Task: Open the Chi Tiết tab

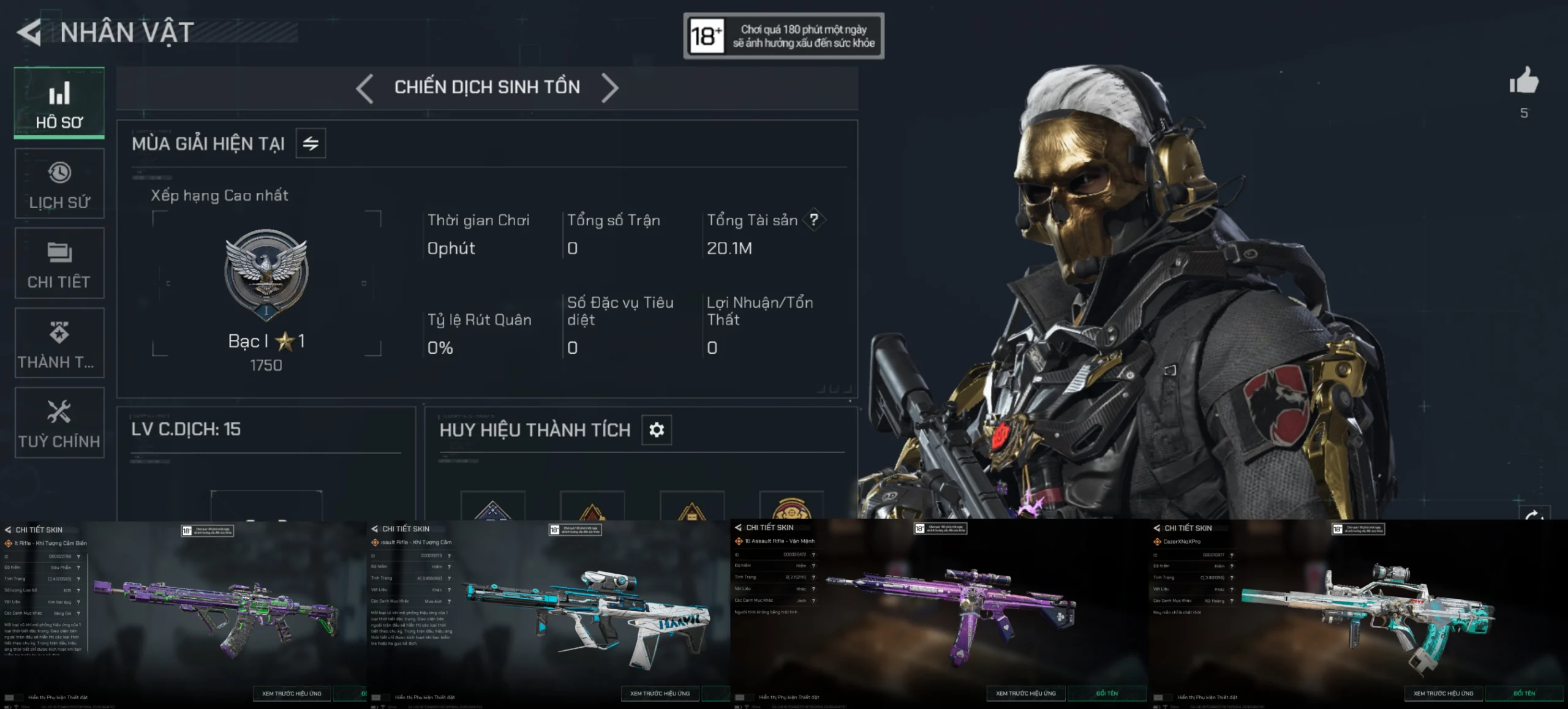Action: (59, 263)
